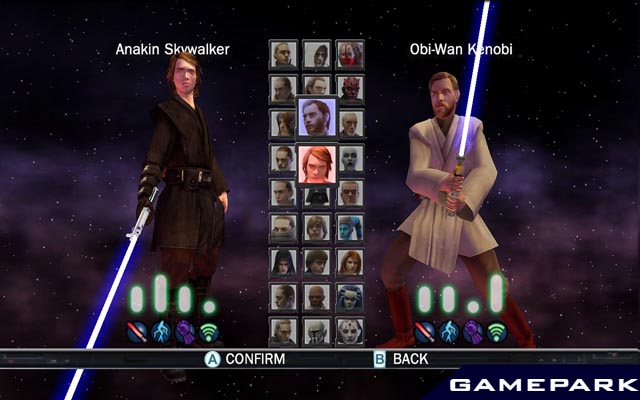The image size is (640, 400).
Task: Choose the clone trooper helmet portrait
Action: [x=316, y=330]
